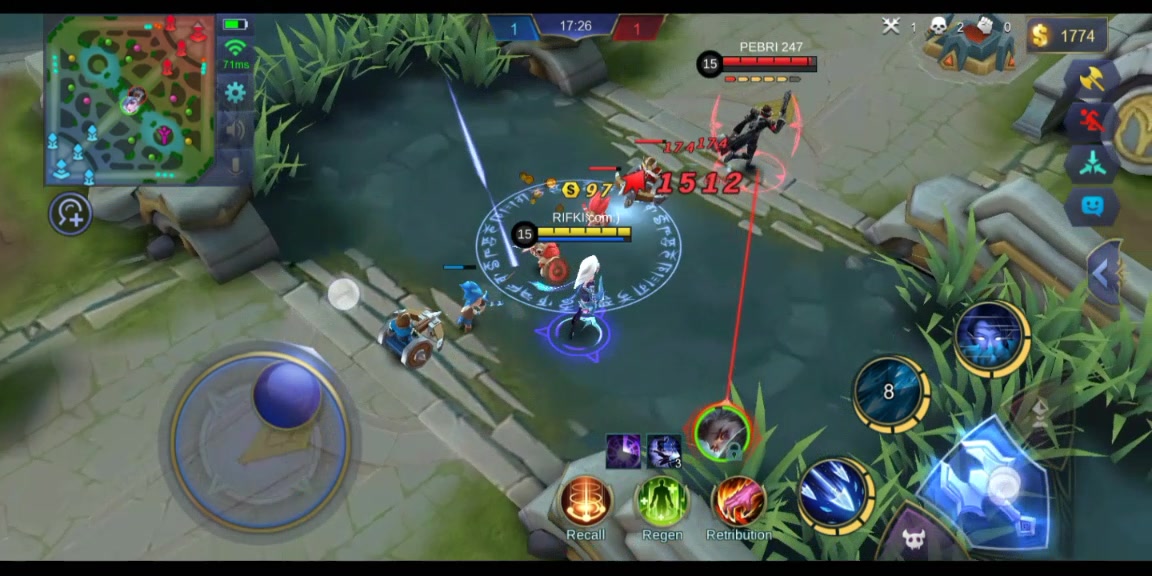Send the axe attack quick command
This screenshot has height=576, width=1152.
1090,80
